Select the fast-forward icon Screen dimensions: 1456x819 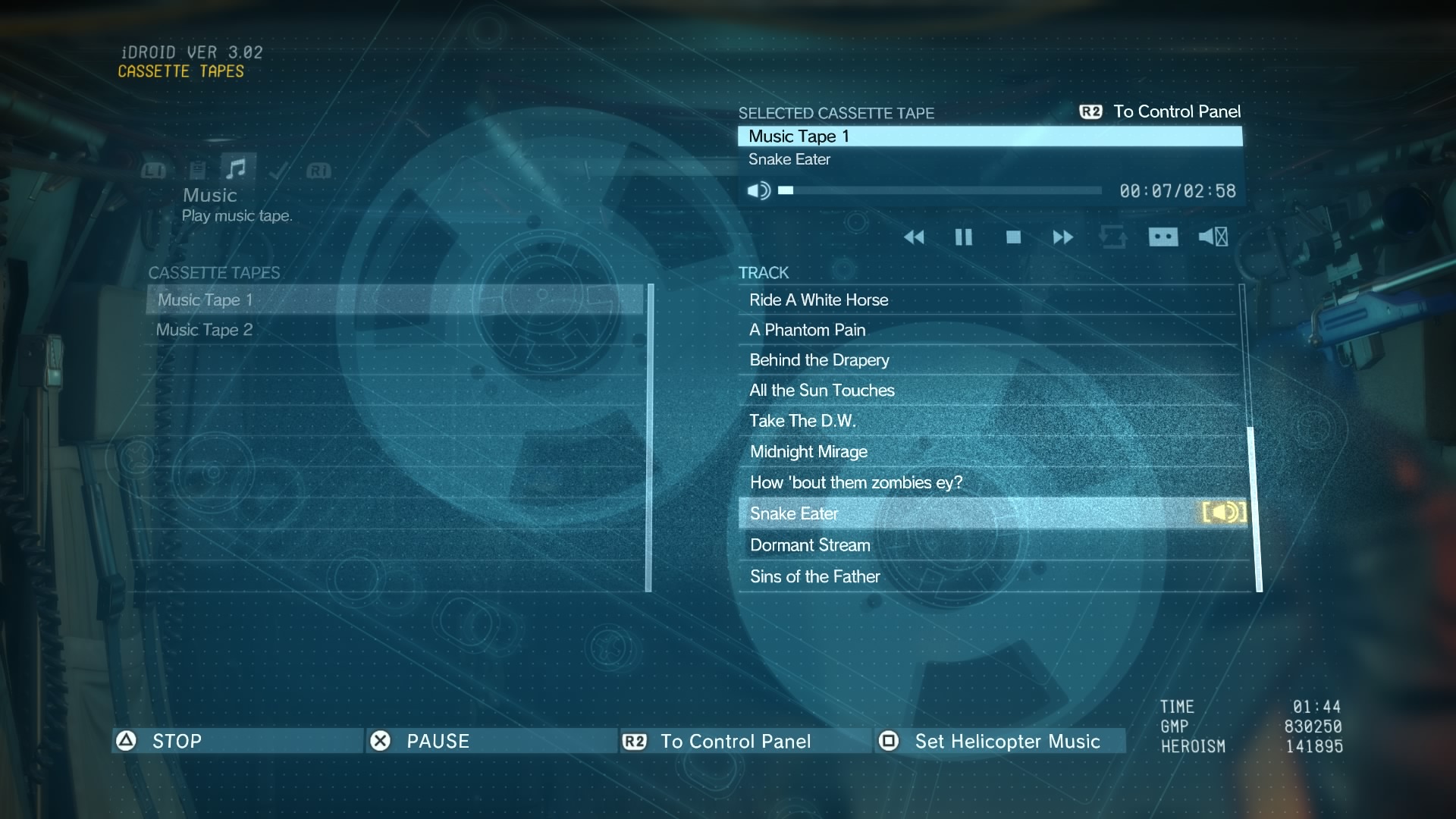1063,237
